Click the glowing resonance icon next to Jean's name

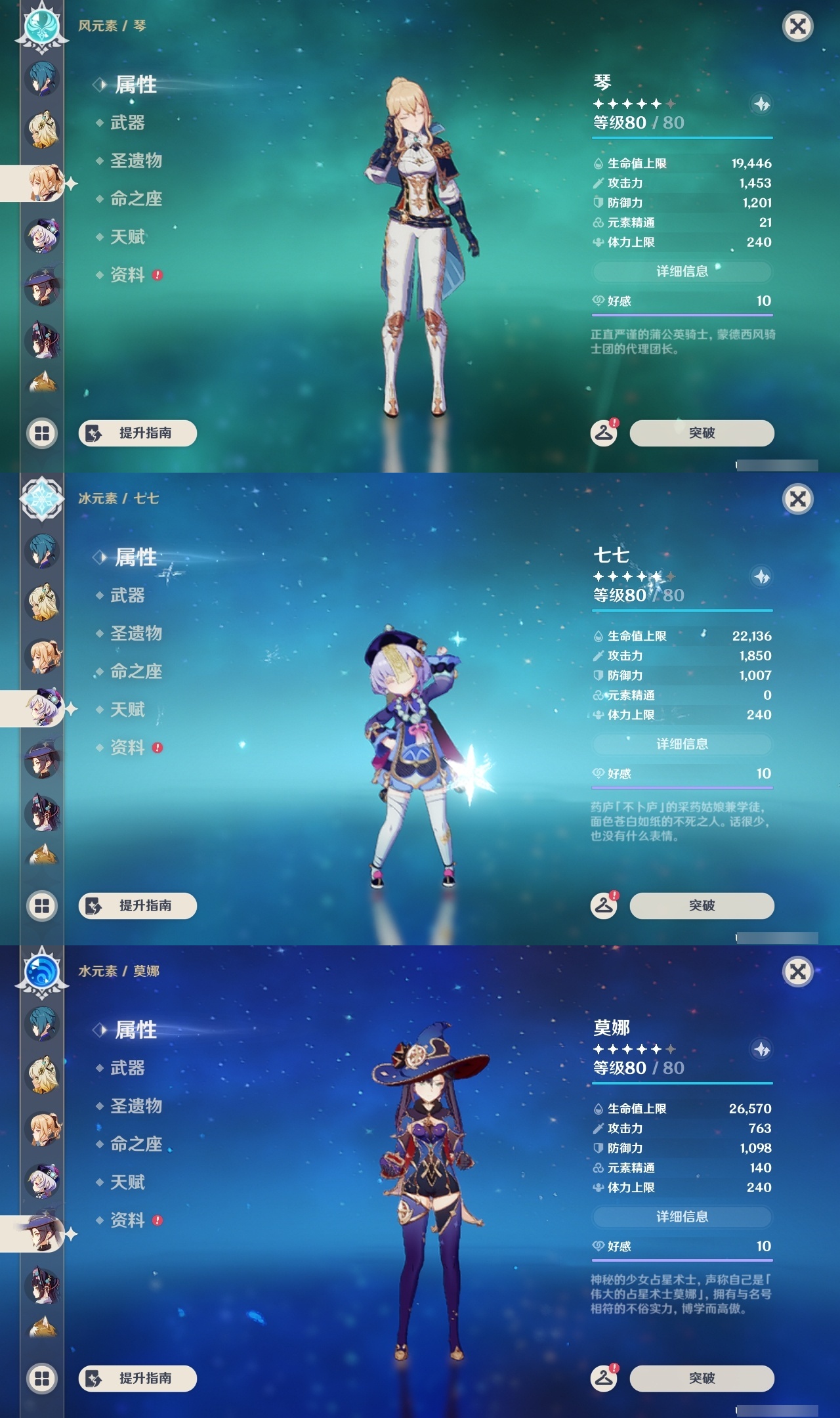click(761, 103)
